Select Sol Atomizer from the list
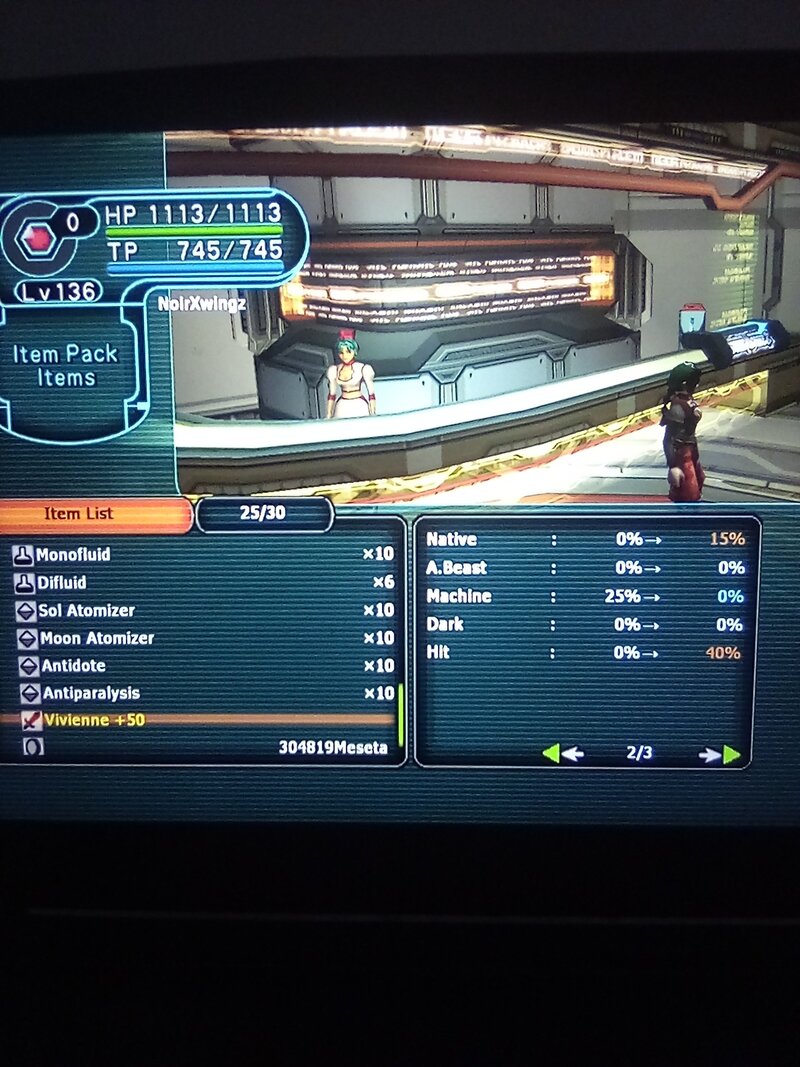The image size is (800, 1067). 87,610
